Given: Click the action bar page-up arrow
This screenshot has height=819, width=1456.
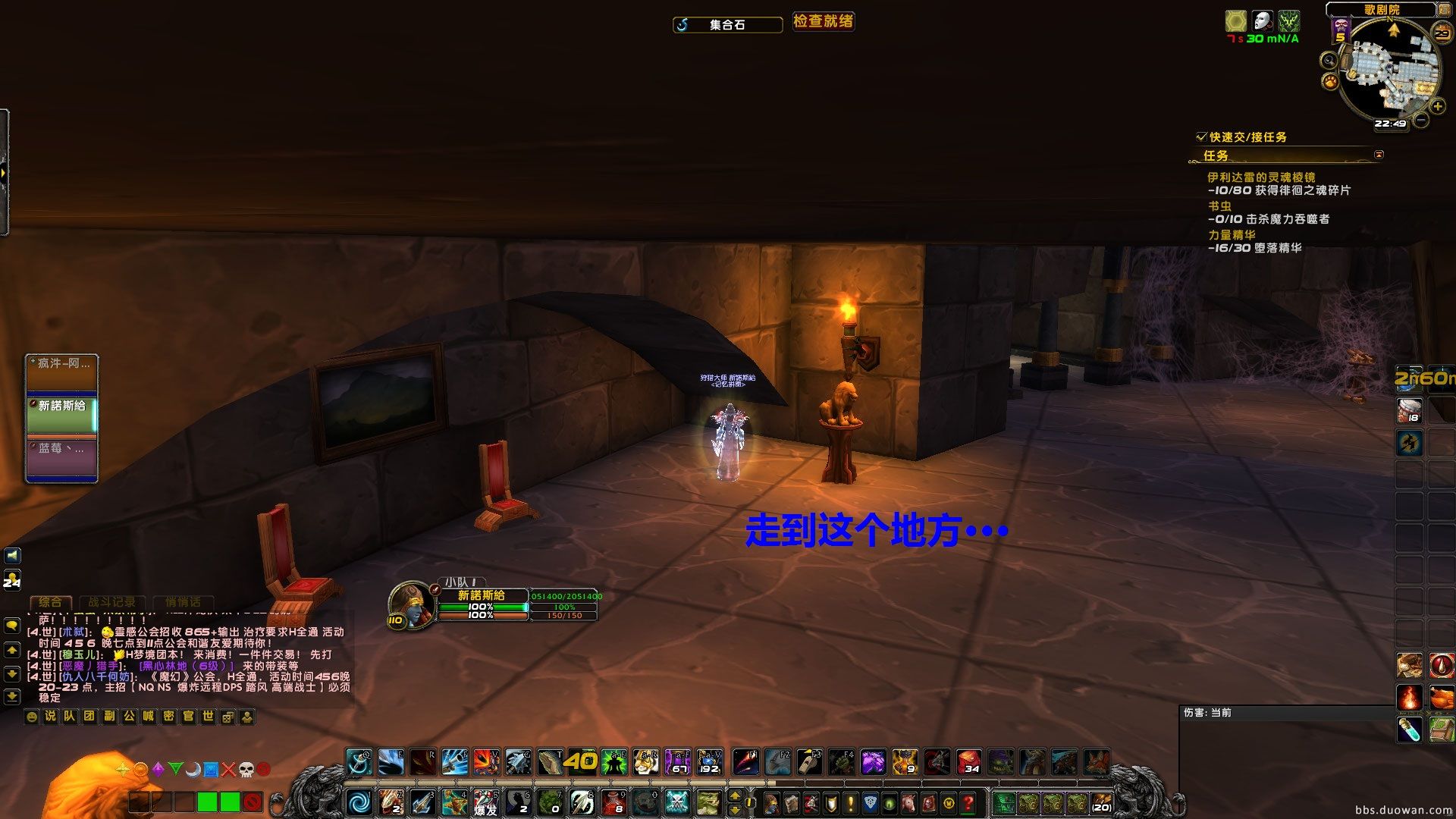Looking at the screenshot, I should point(734,794).
